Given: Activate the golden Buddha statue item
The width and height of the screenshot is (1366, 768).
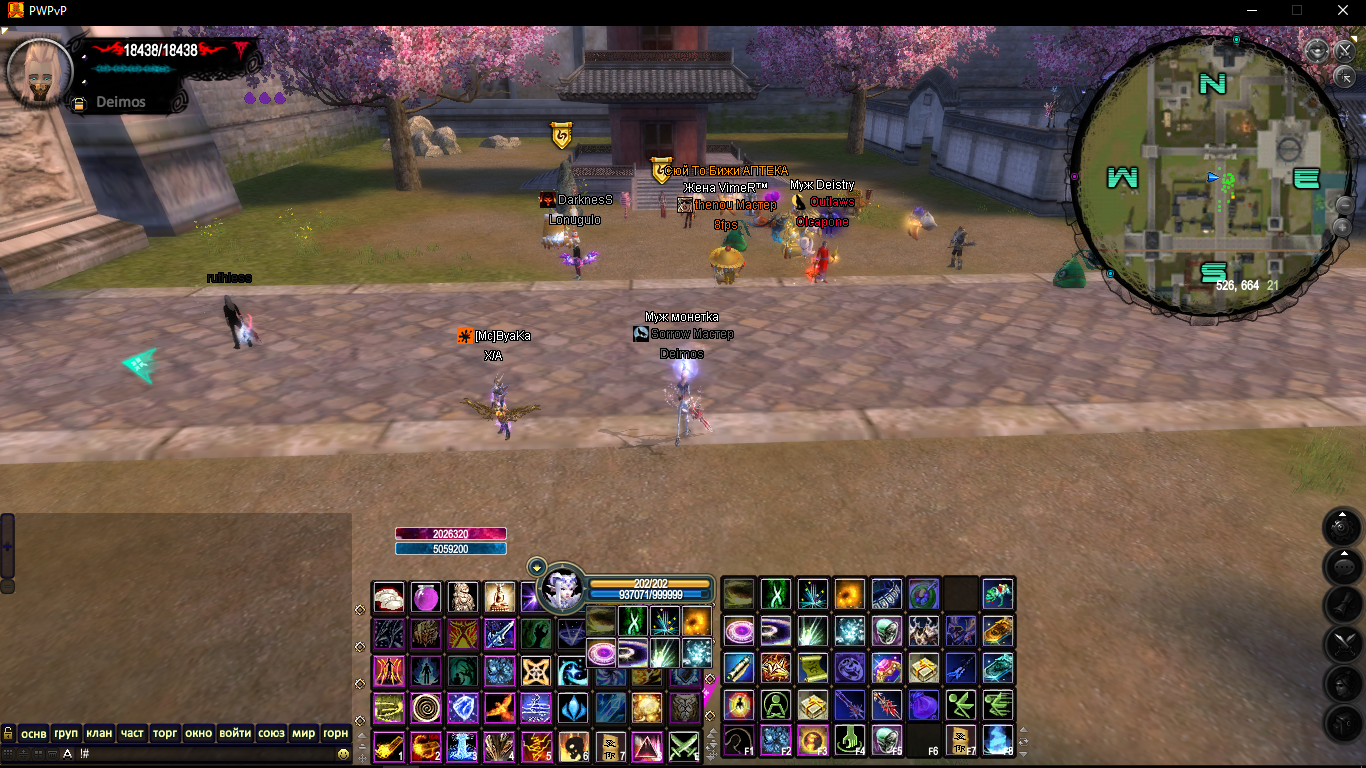Looking at the screenshot, I should [x=498, y=597].
